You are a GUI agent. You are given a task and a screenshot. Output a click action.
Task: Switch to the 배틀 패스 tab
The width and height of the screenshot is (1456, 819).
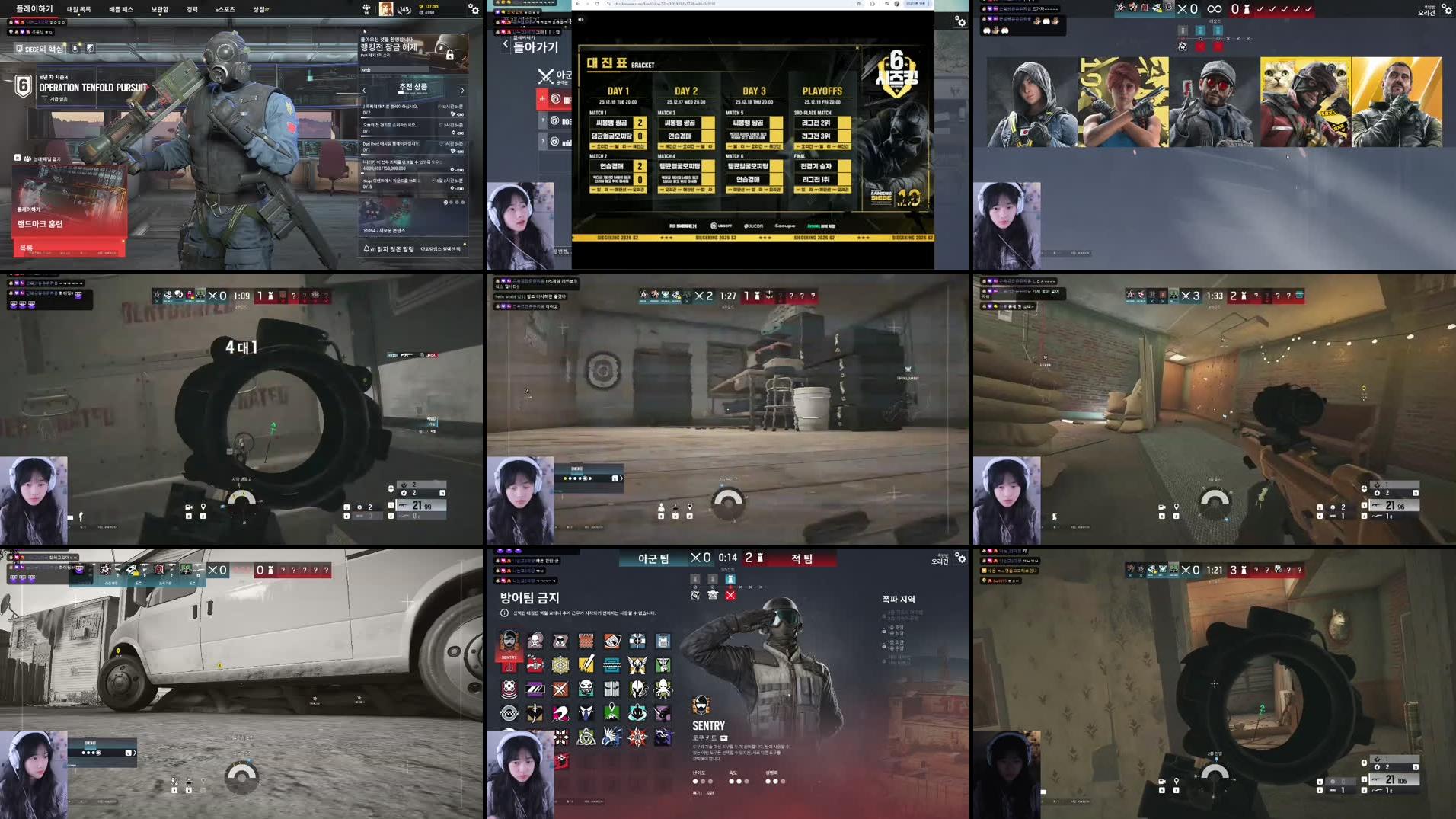point(122,9)
